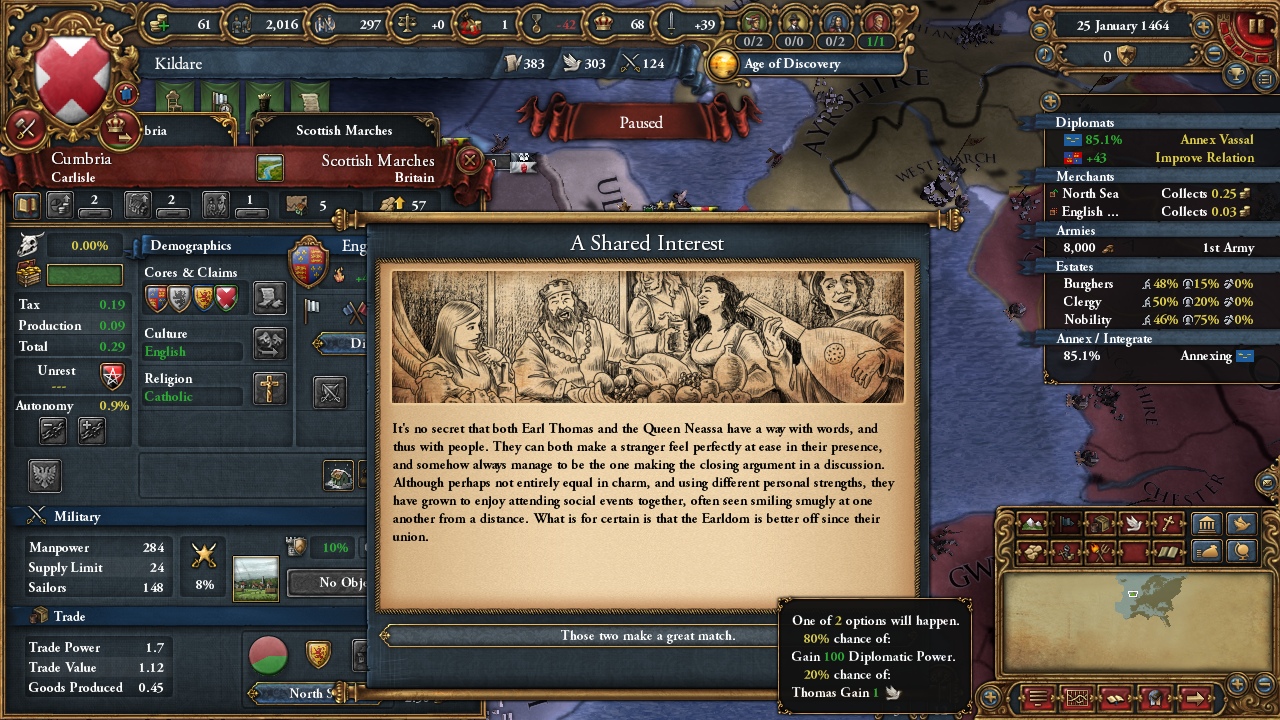1280x720 pixels.
Task: Toggle the Paused banner to unpause
Action: (639, 122)
